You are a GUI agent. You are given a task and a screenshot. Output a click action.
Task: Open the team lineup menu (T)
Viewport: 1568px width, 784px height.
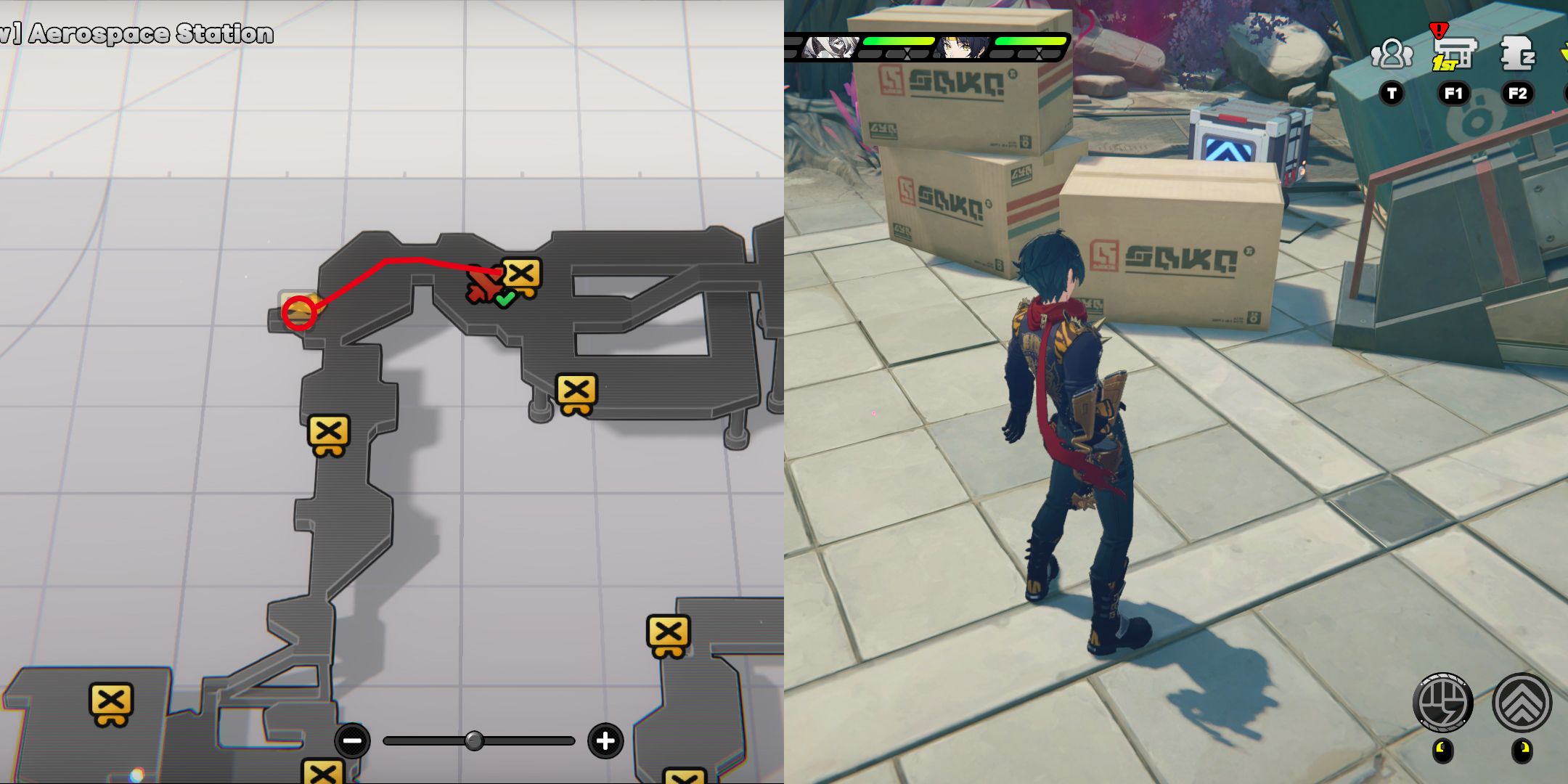(1392, 54)
